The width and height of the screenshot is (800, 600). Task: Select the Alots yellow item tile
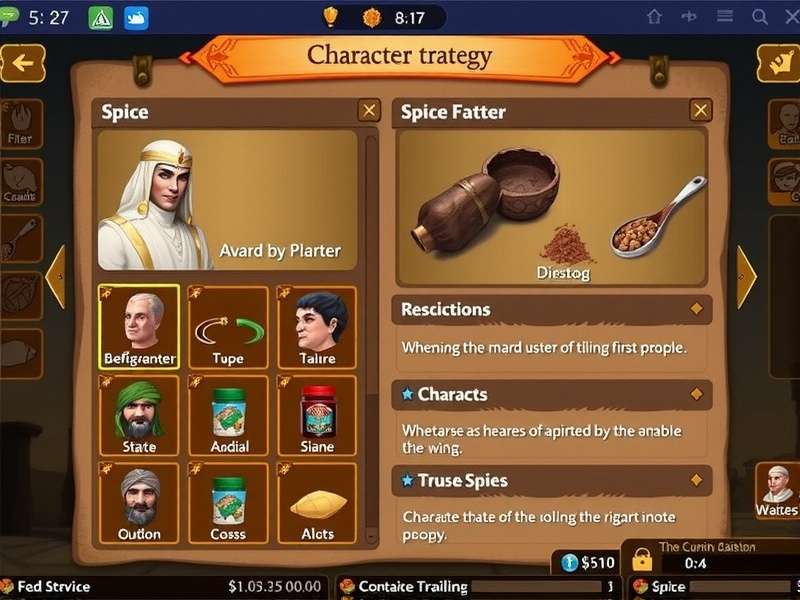click(317, 503)
